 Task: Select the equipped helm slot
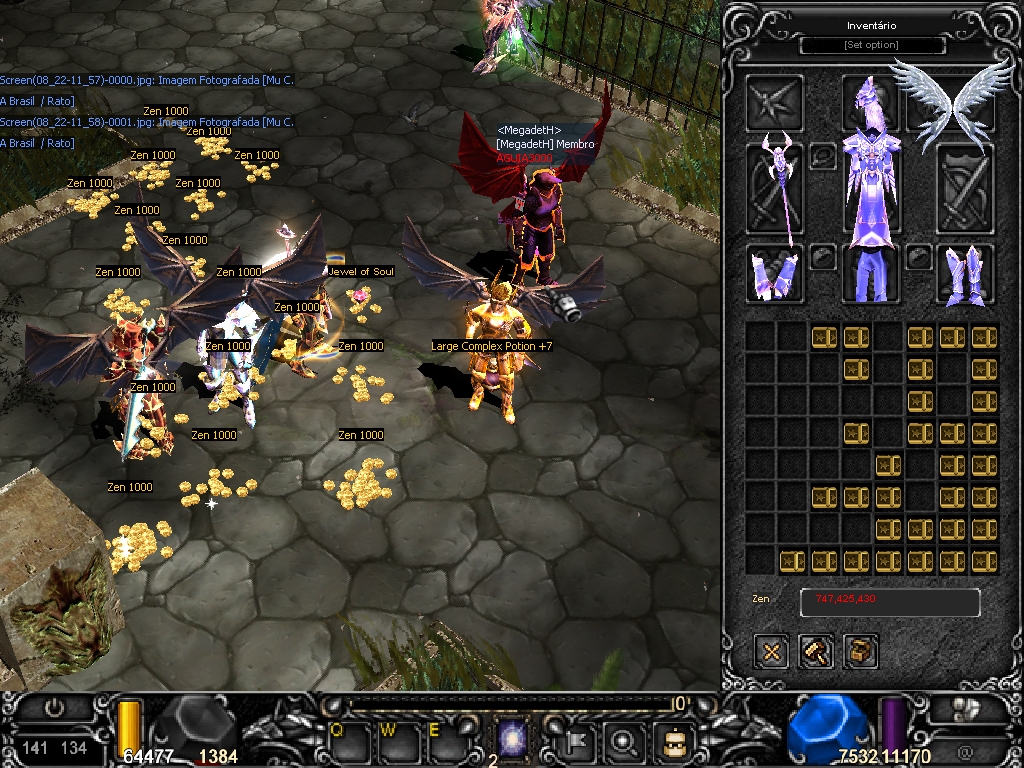point(870,100)
